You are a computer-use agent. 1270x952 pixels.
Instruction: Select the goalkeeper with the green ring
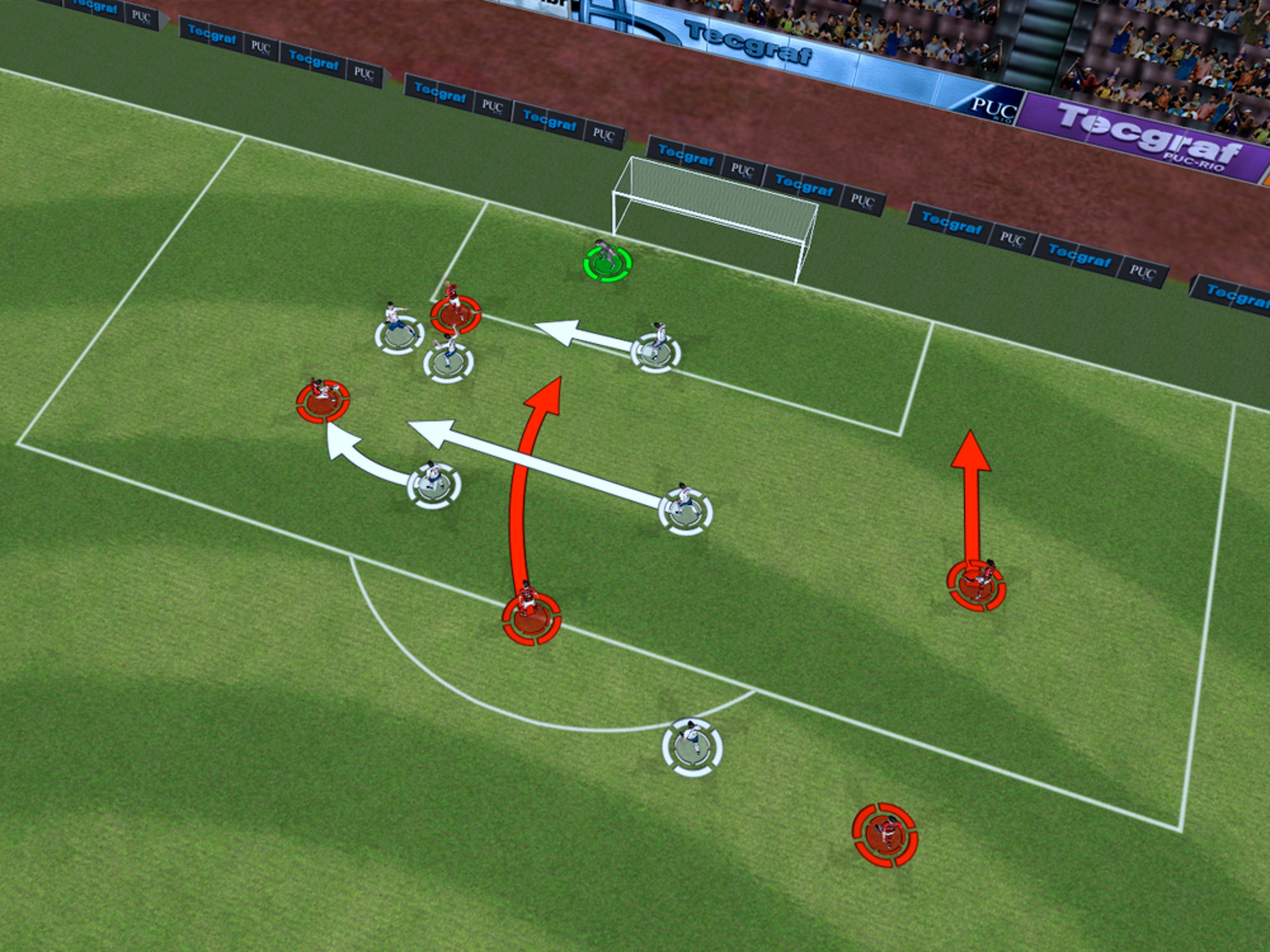click(607, 263)
